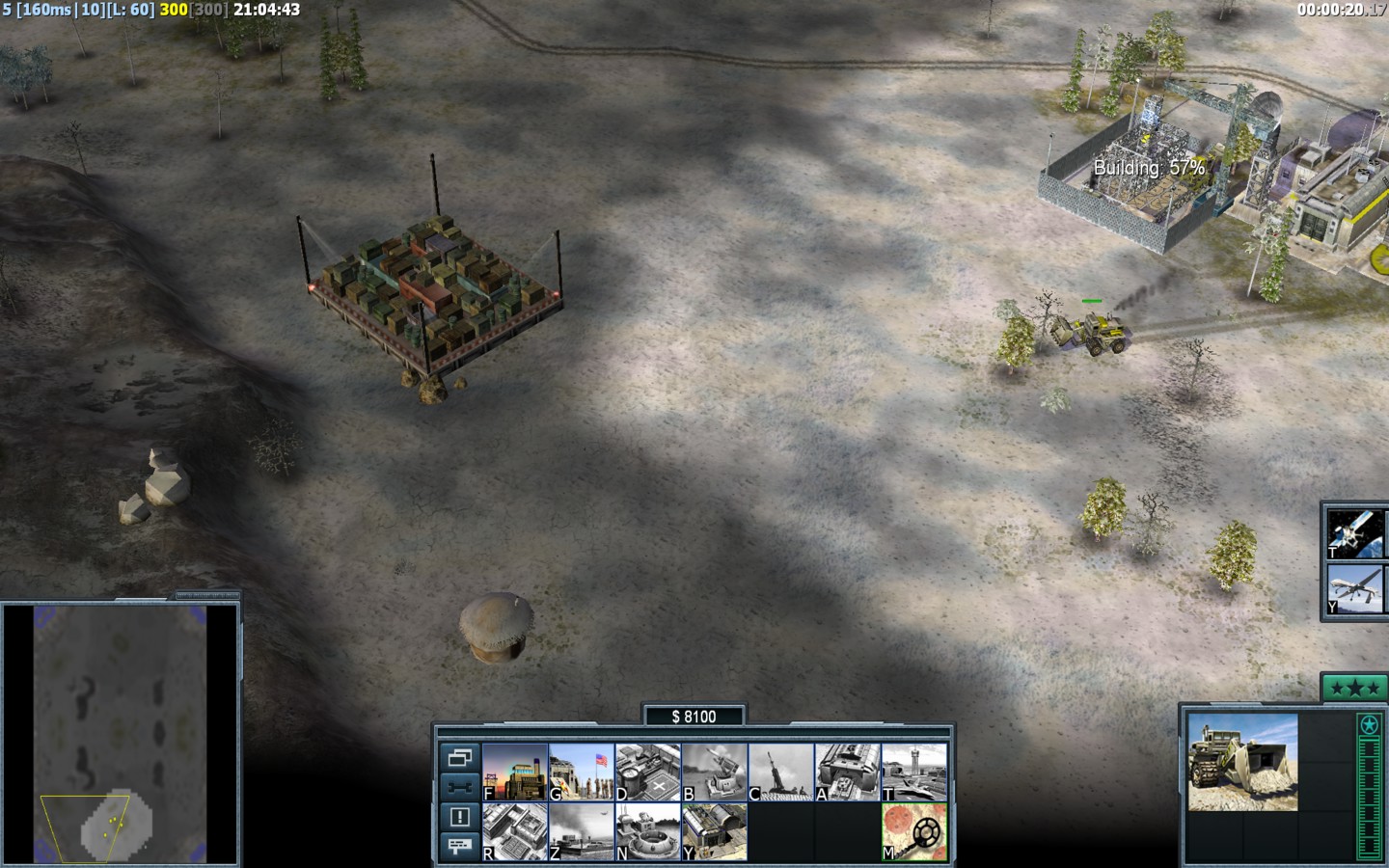The width and height of the screenshot is (1389, 868).
Task: Click the overlapping windows button
Action: click(459, 757)
